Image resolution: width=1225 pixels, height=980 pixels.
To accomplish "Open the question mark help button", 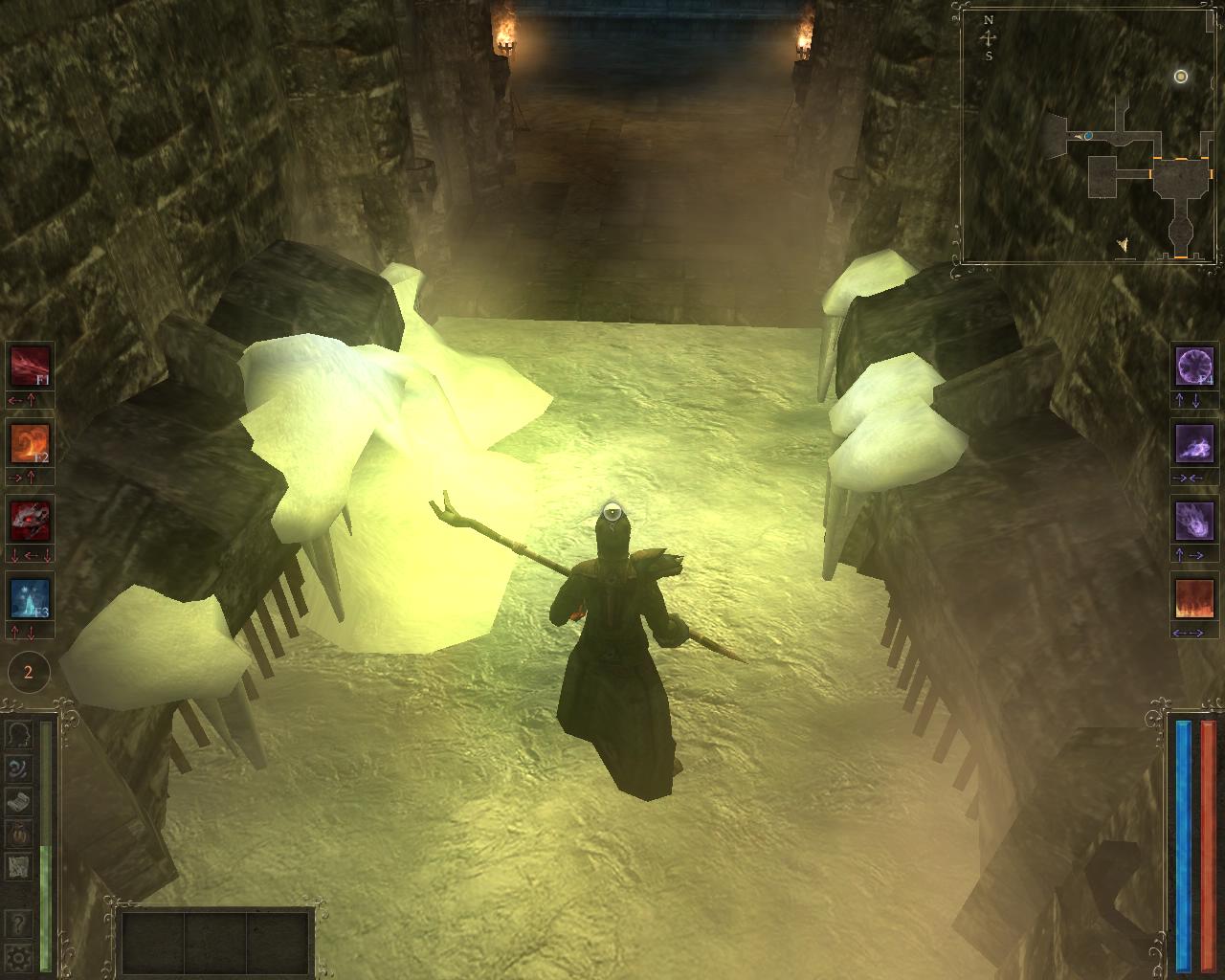I will (20, 924).
